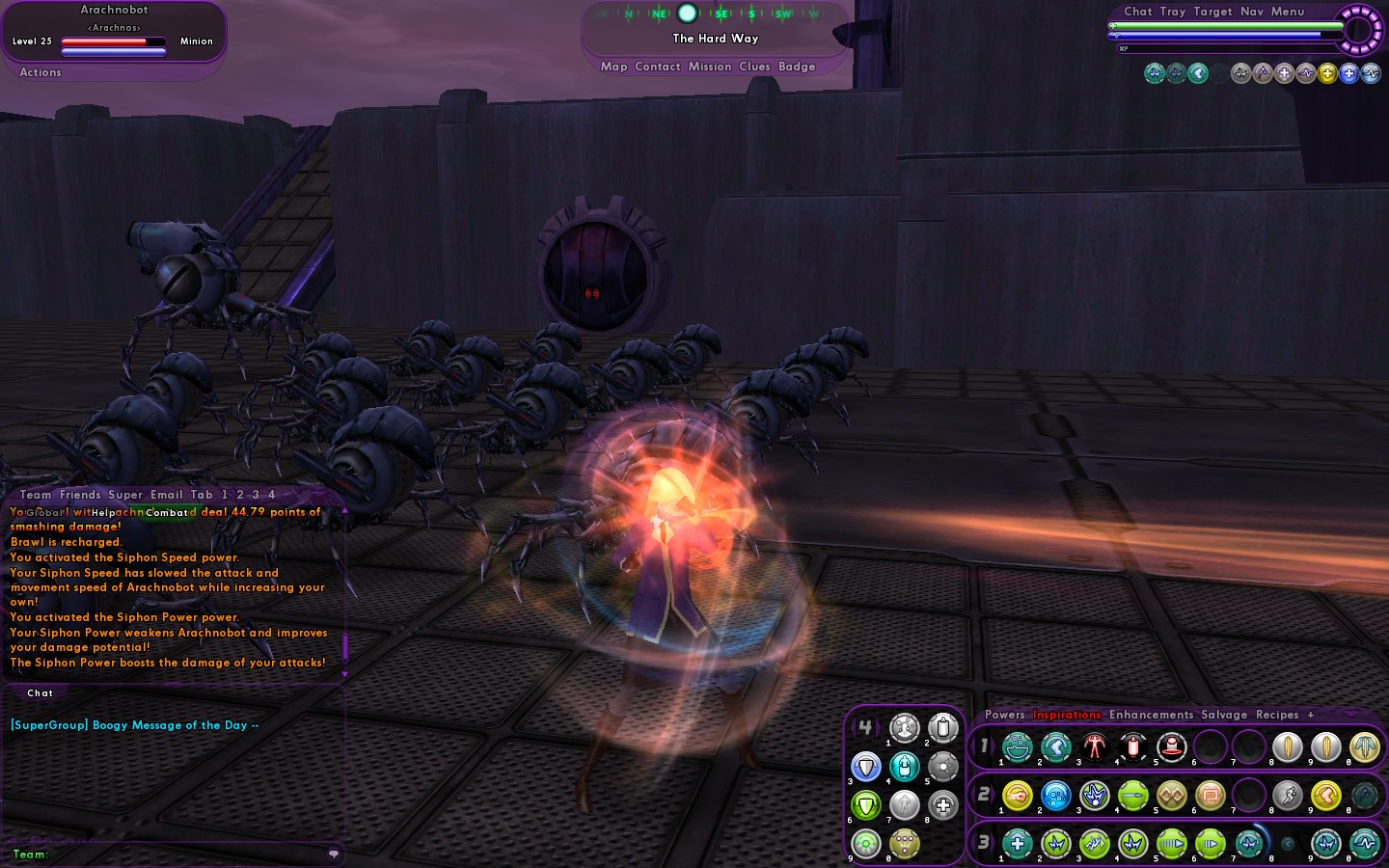Open the Map window

coord(613,67)
